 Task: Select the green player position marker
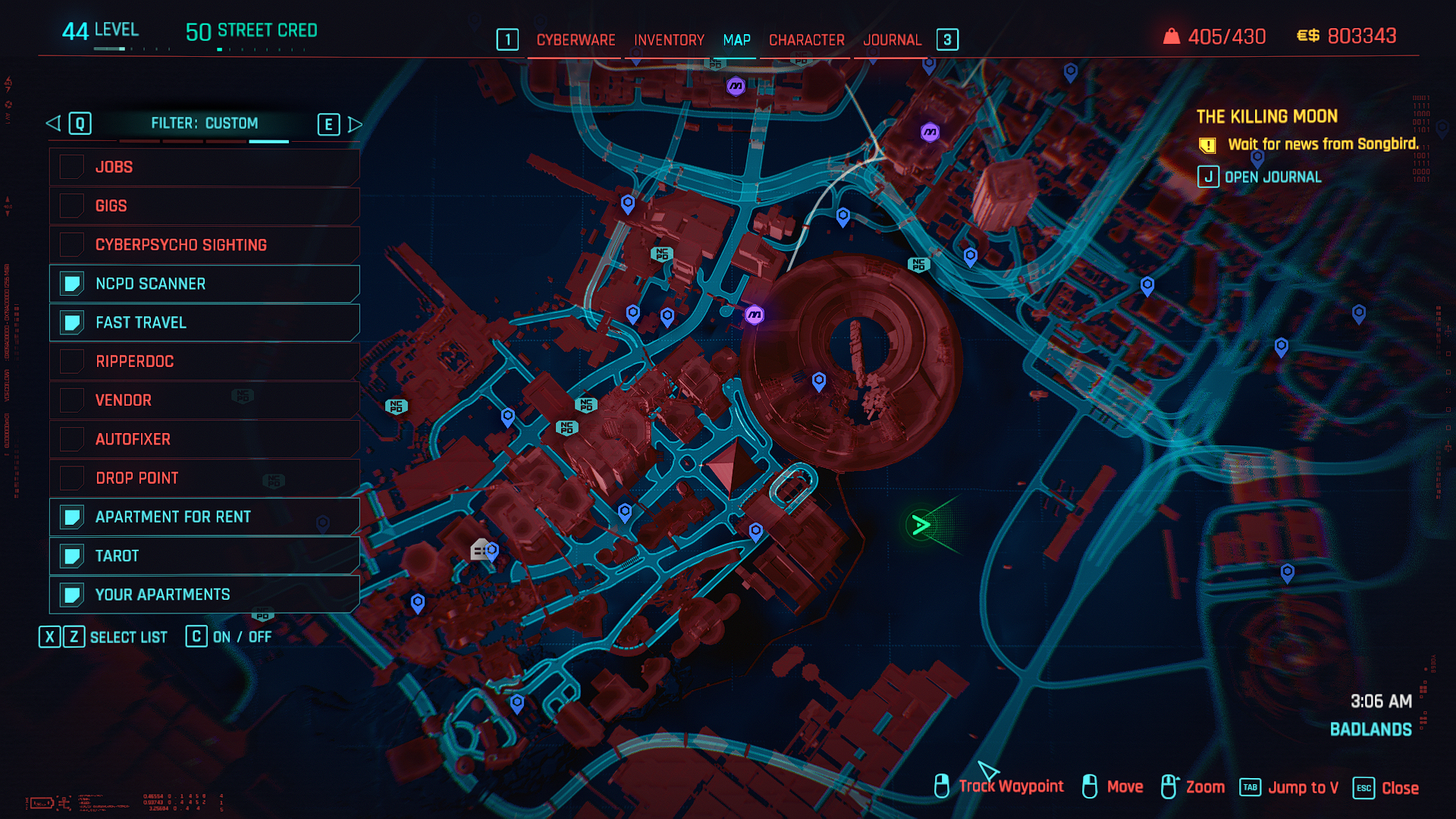tap(921, 525)
